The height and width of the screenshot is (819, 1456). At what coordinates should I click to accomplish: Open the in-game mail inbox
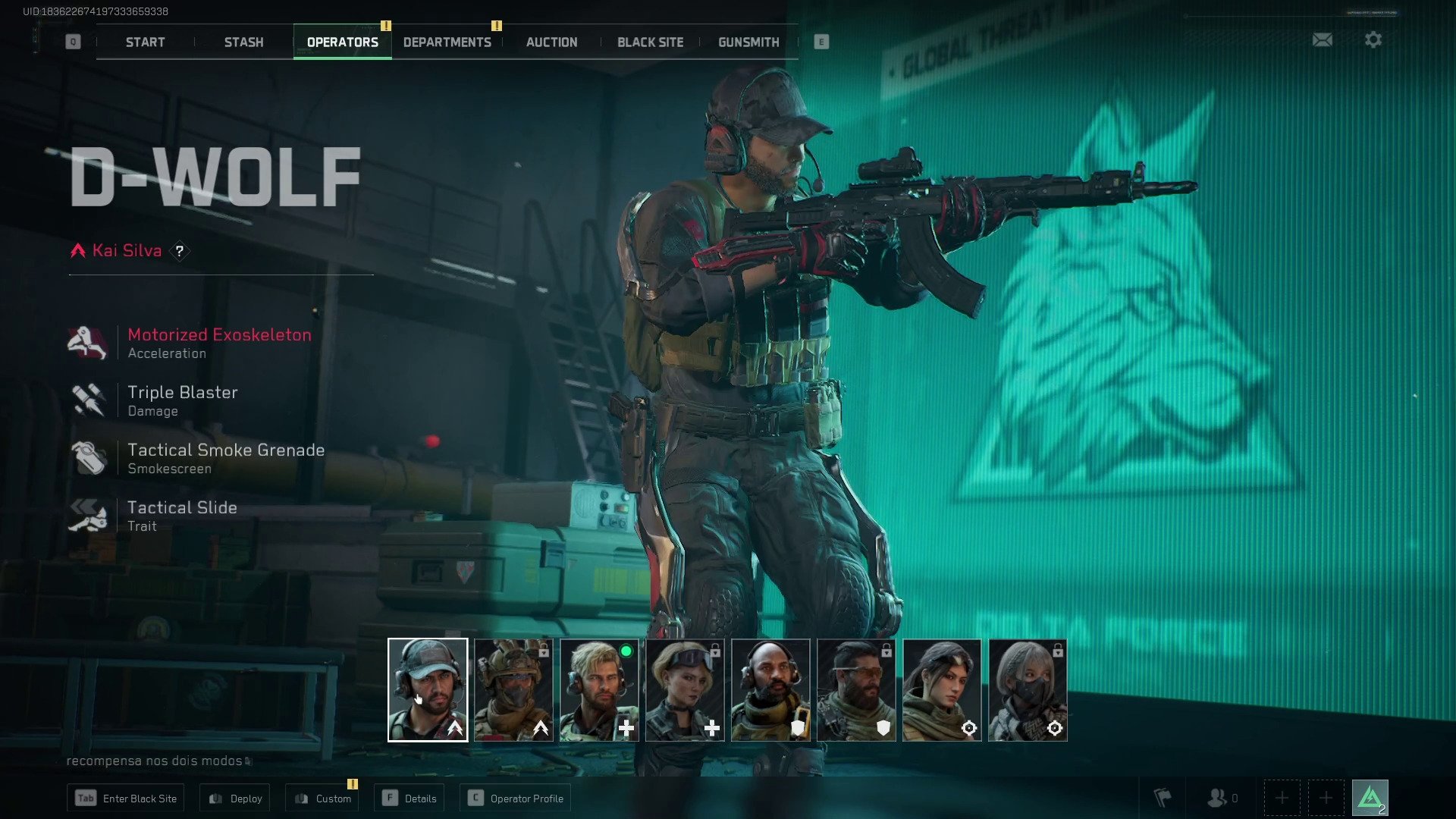tap(1323, 39)
